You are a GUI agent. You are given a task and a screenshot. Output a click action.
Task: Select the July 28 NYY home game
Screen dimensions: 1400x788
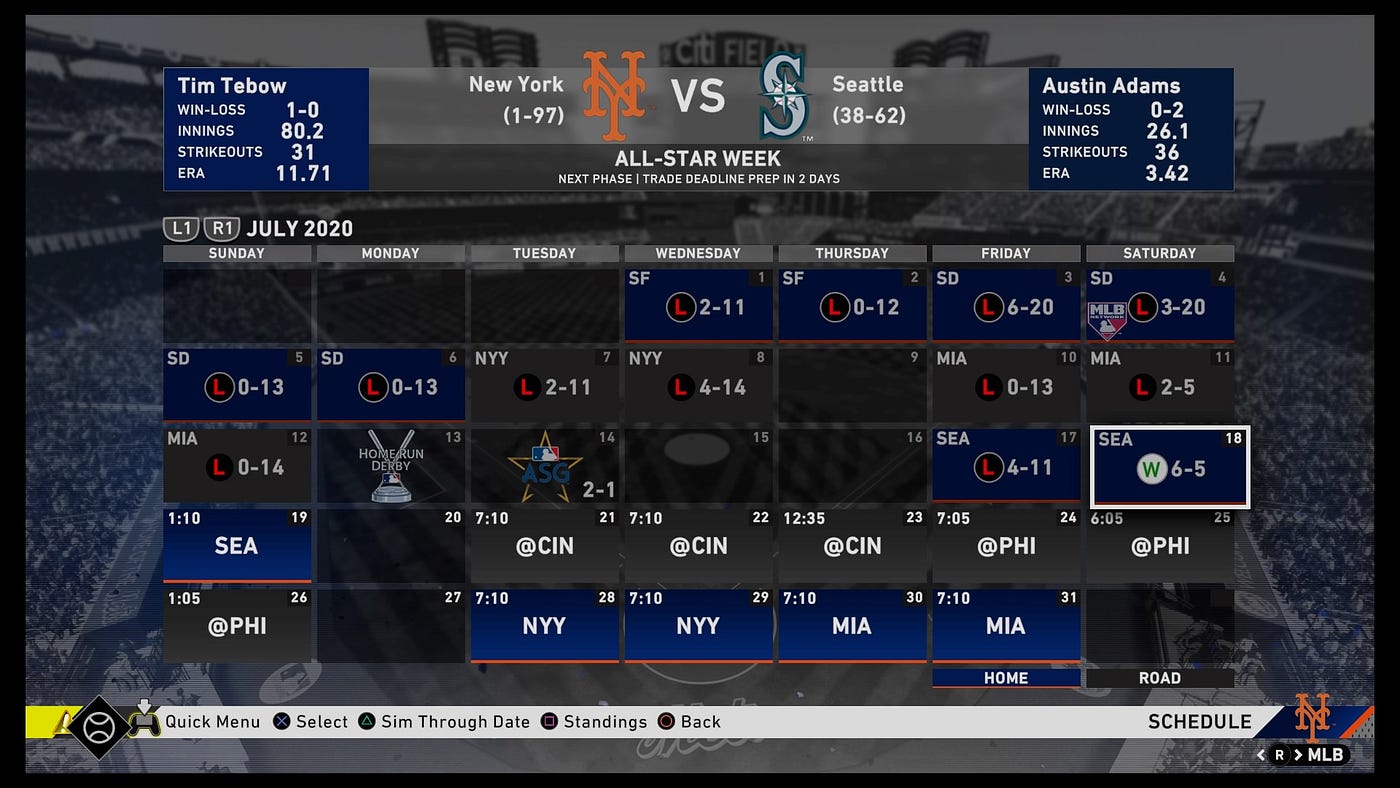[544, 625]
